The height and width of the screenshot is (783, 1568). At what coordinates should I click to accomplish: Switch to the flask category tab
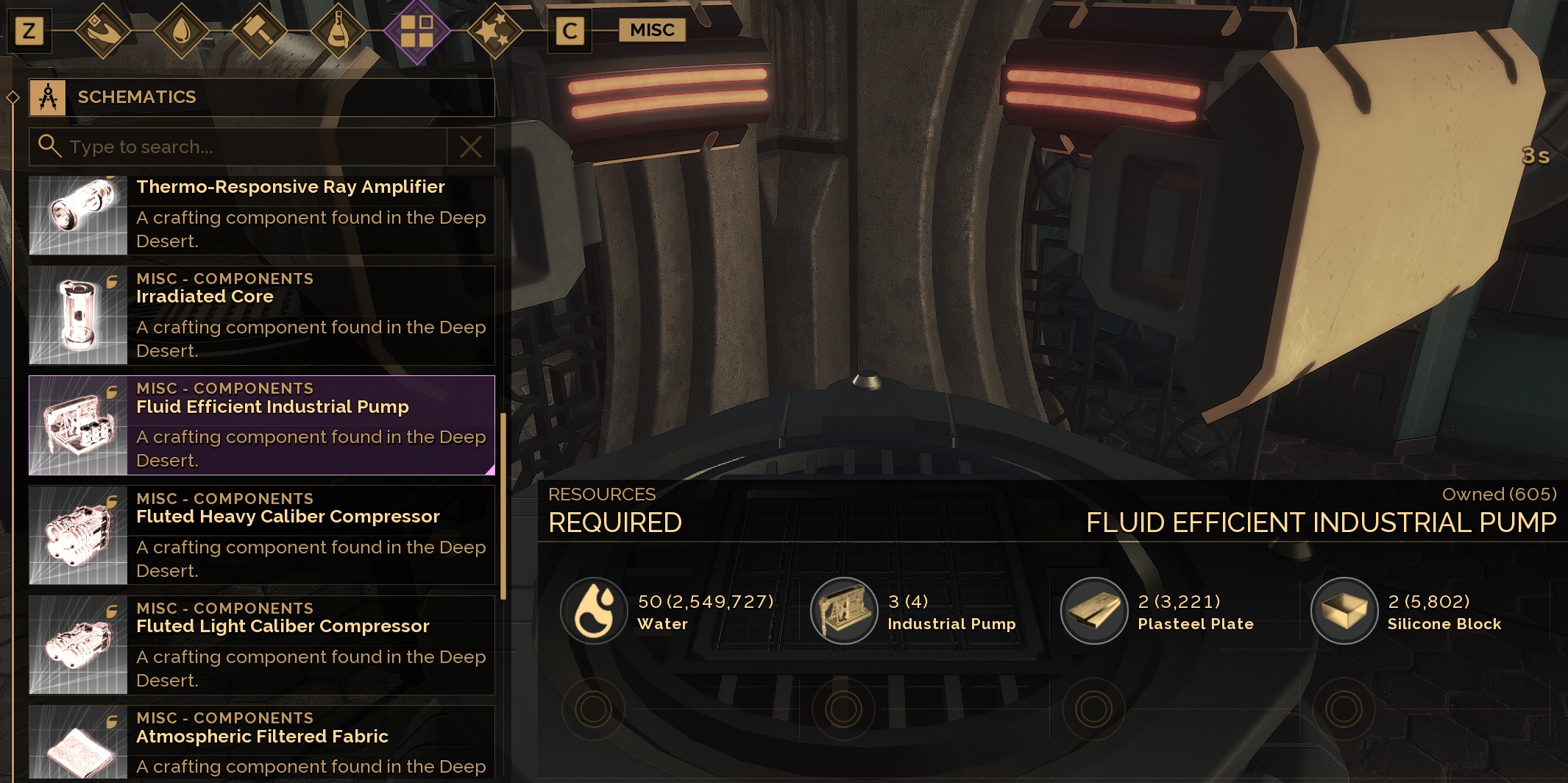pos(338,31)
